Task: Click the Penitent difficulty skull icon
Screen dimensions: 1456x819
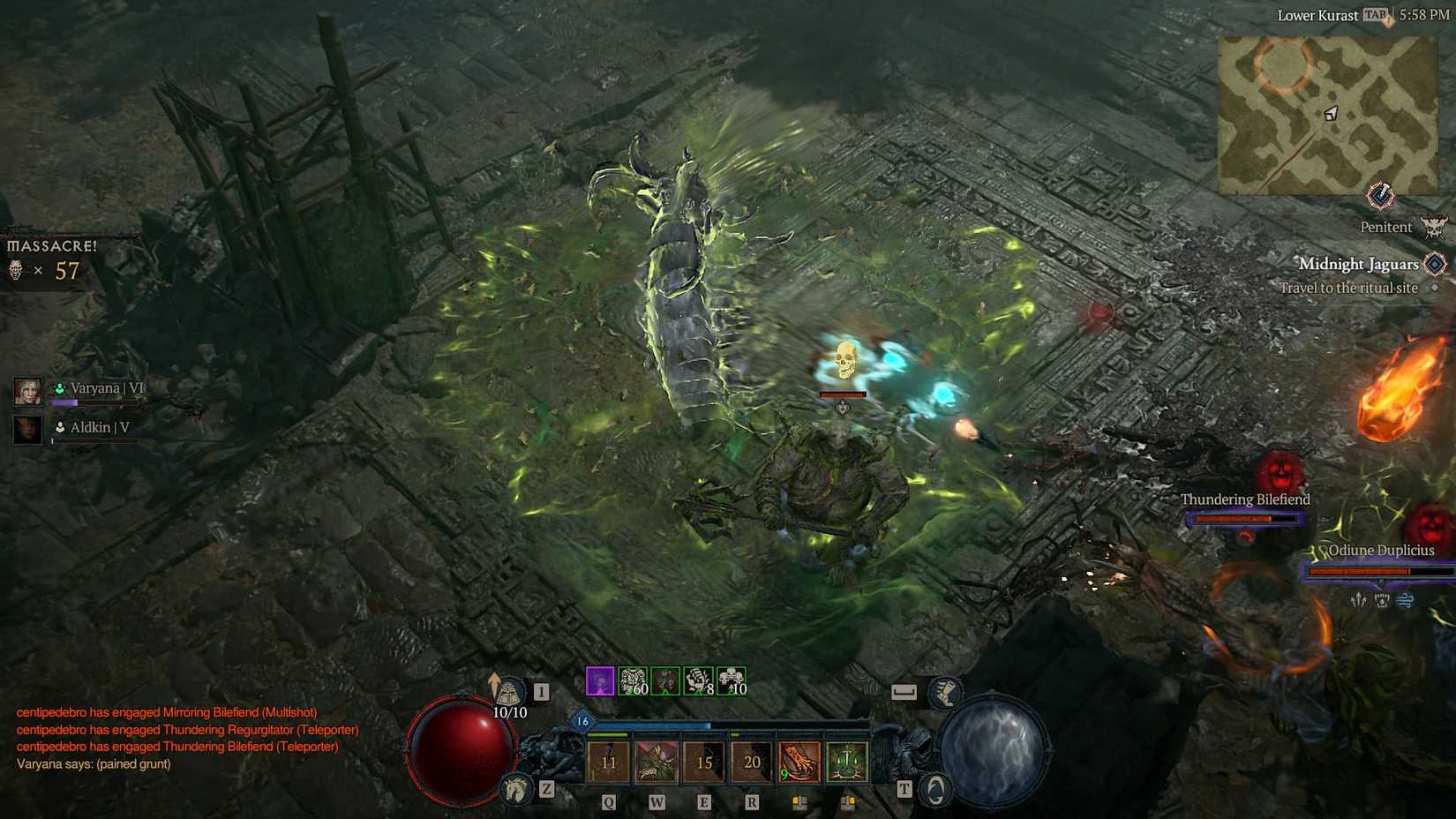Action: point(1433,226)
